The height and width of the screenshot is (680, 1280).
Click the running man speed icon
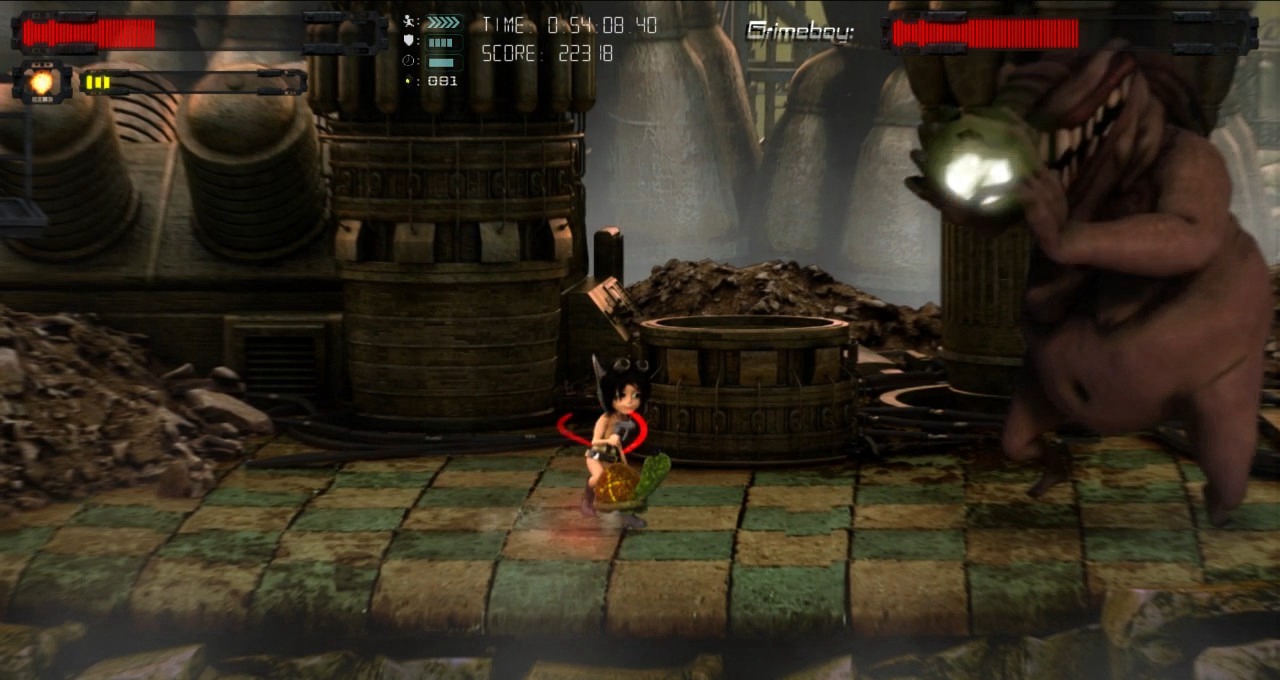click(x=409, y=22)
